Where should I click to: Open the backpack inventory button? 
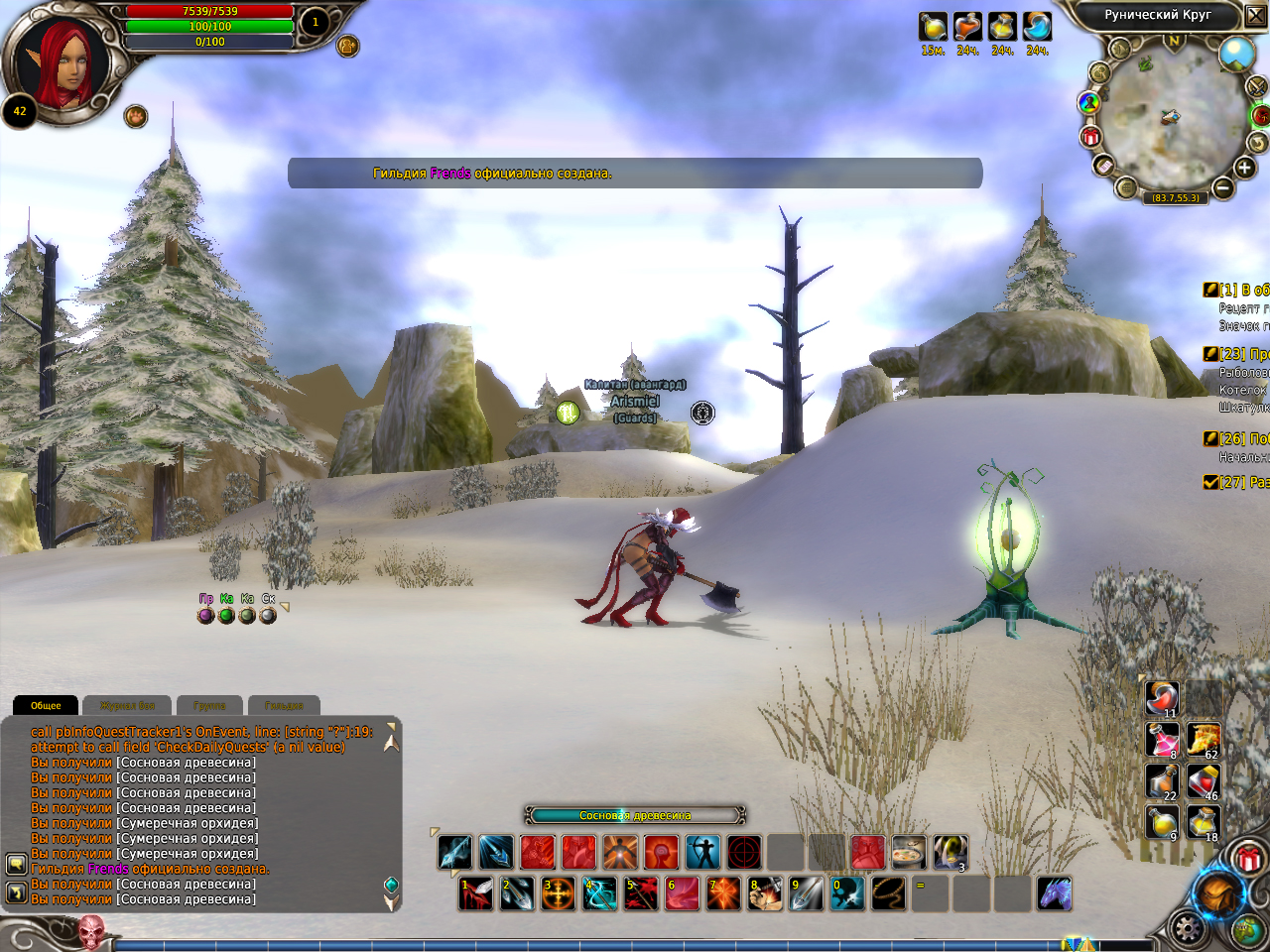[x=1217, y=894]
